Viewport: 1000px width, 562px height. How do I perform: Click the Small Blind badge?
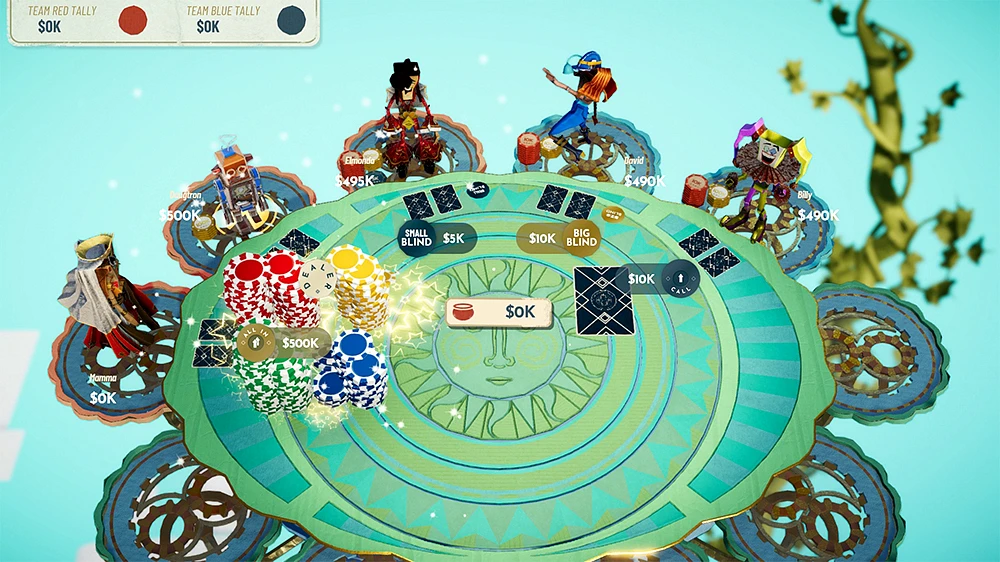(x=416, y=239)
